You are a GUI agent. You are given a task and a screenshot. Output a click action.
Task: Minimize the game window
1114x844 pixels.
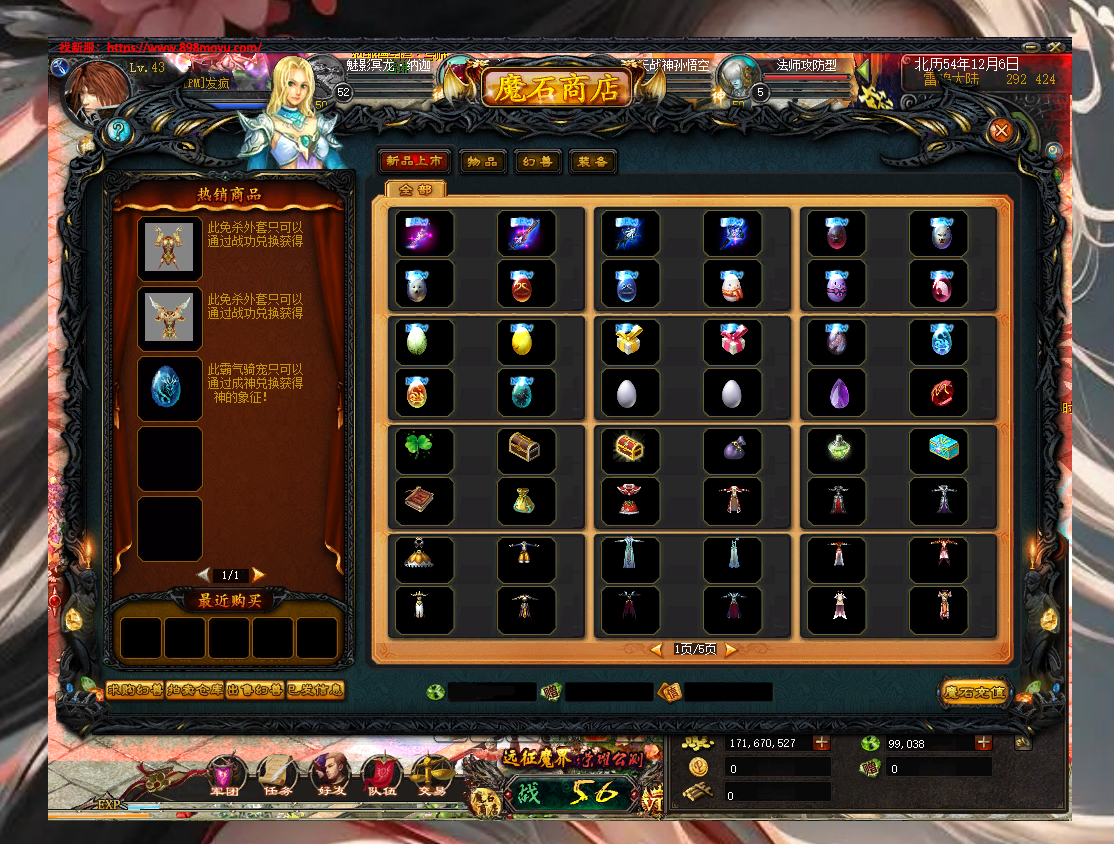[x=1031, y=47]
